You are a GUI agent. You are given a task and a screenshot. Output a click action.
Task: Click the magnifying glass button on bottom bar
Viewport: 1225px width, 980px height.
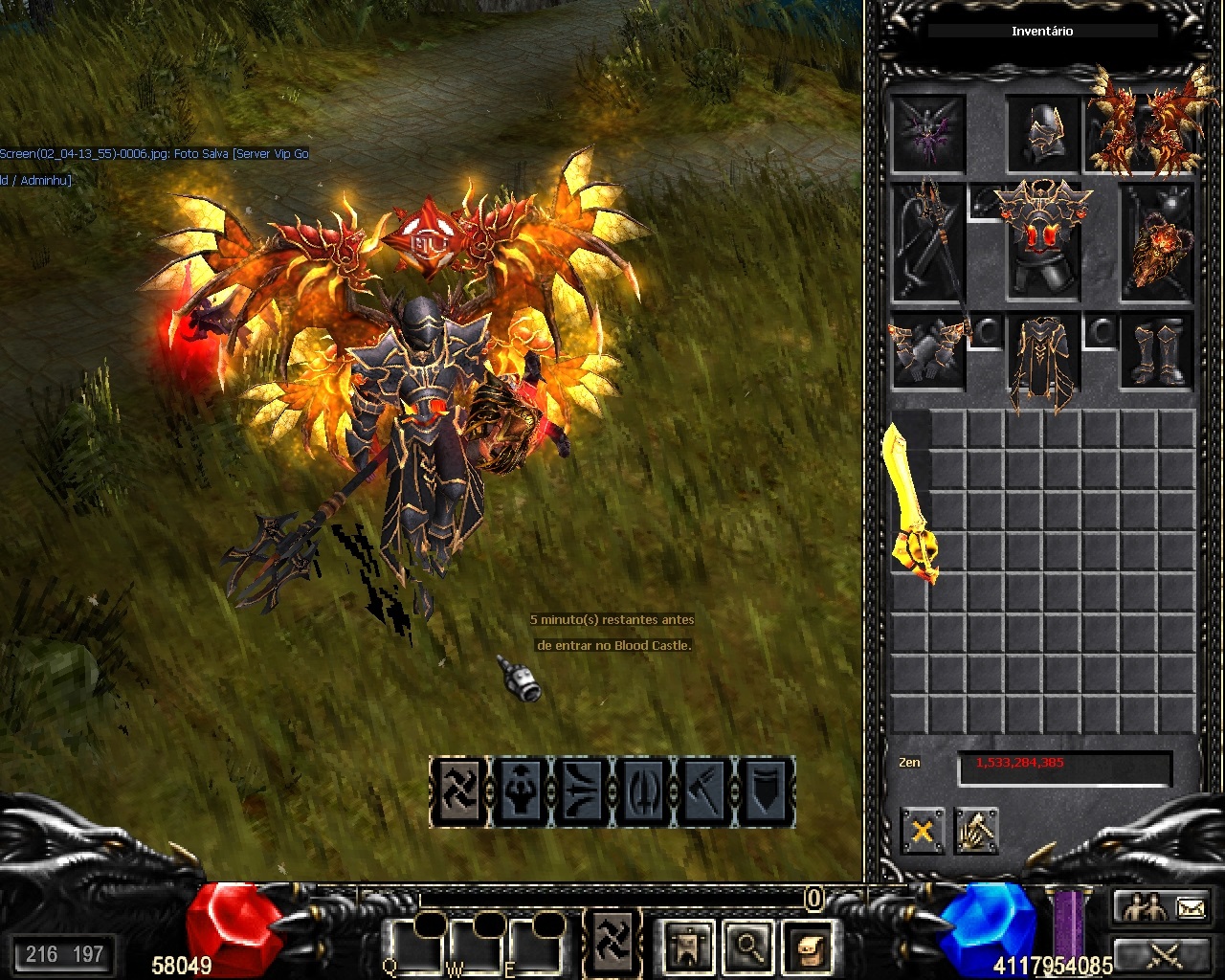[x=748, y=946]
